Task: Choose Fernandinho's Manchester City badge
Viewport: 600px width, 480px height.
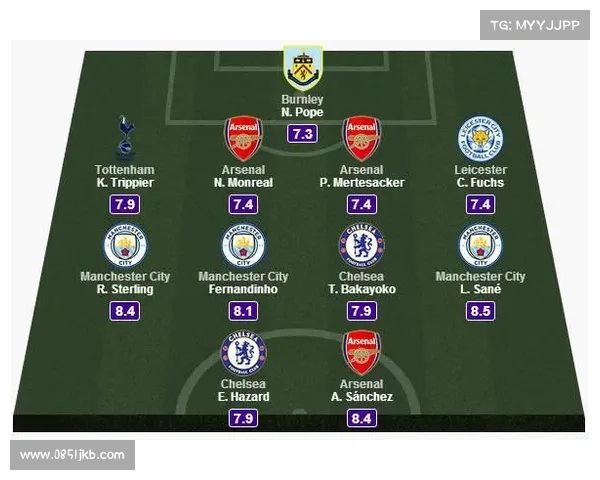Action: click(243, 246)
